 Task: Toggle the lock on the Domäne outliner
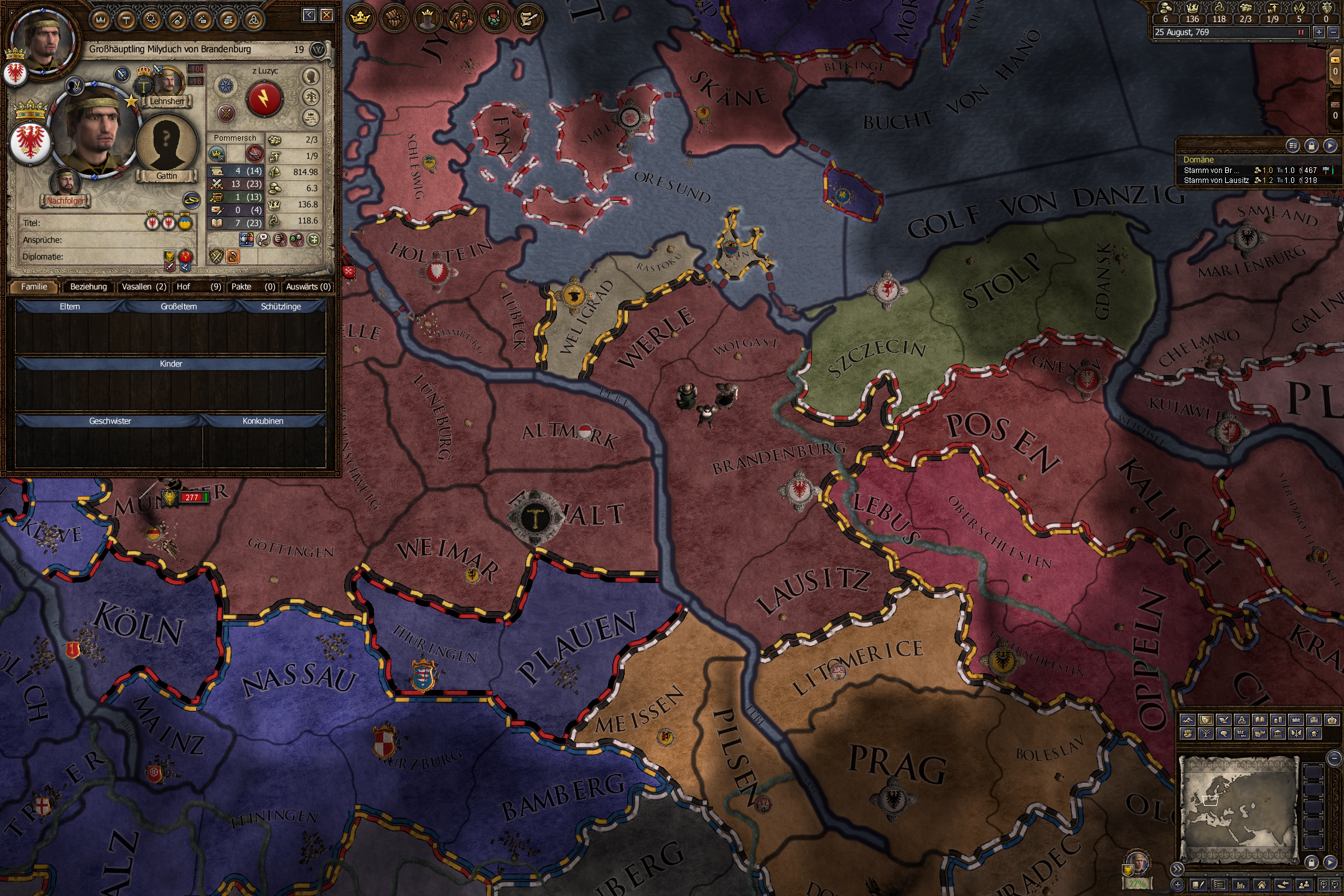[1311, 146]
